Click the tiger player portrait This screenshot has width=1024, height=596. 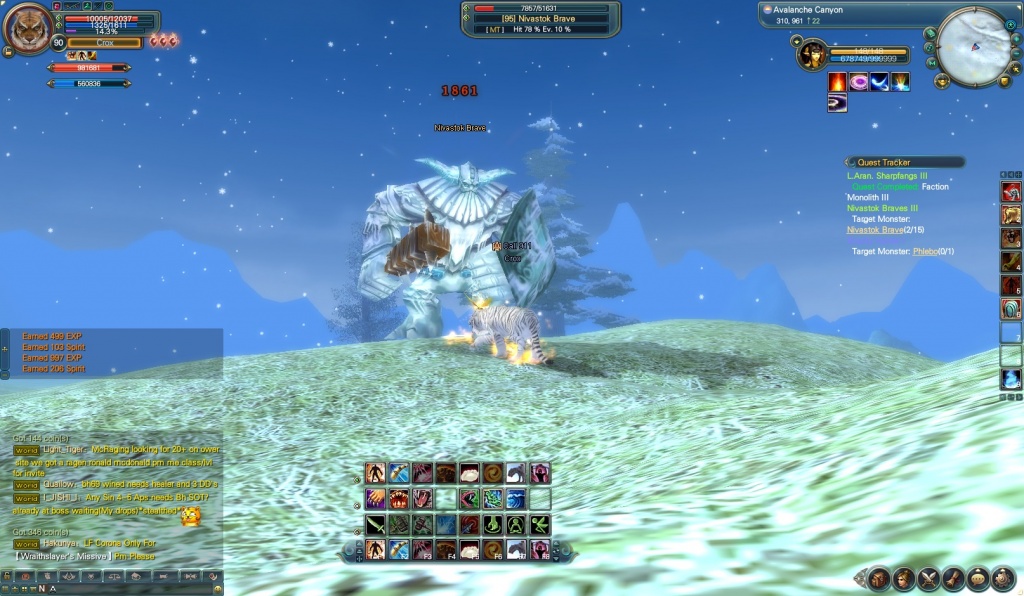click(x=28, y=28)
